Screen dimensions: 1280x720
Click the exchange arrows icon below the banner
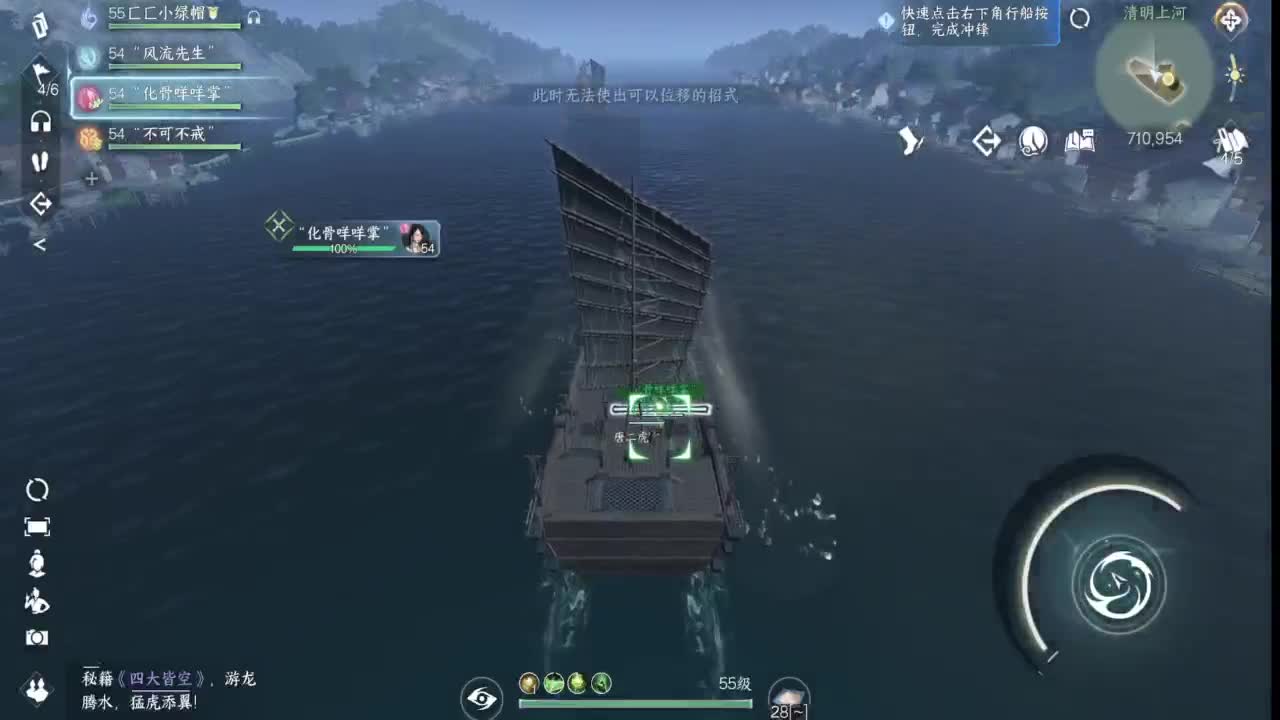point(985,141)
